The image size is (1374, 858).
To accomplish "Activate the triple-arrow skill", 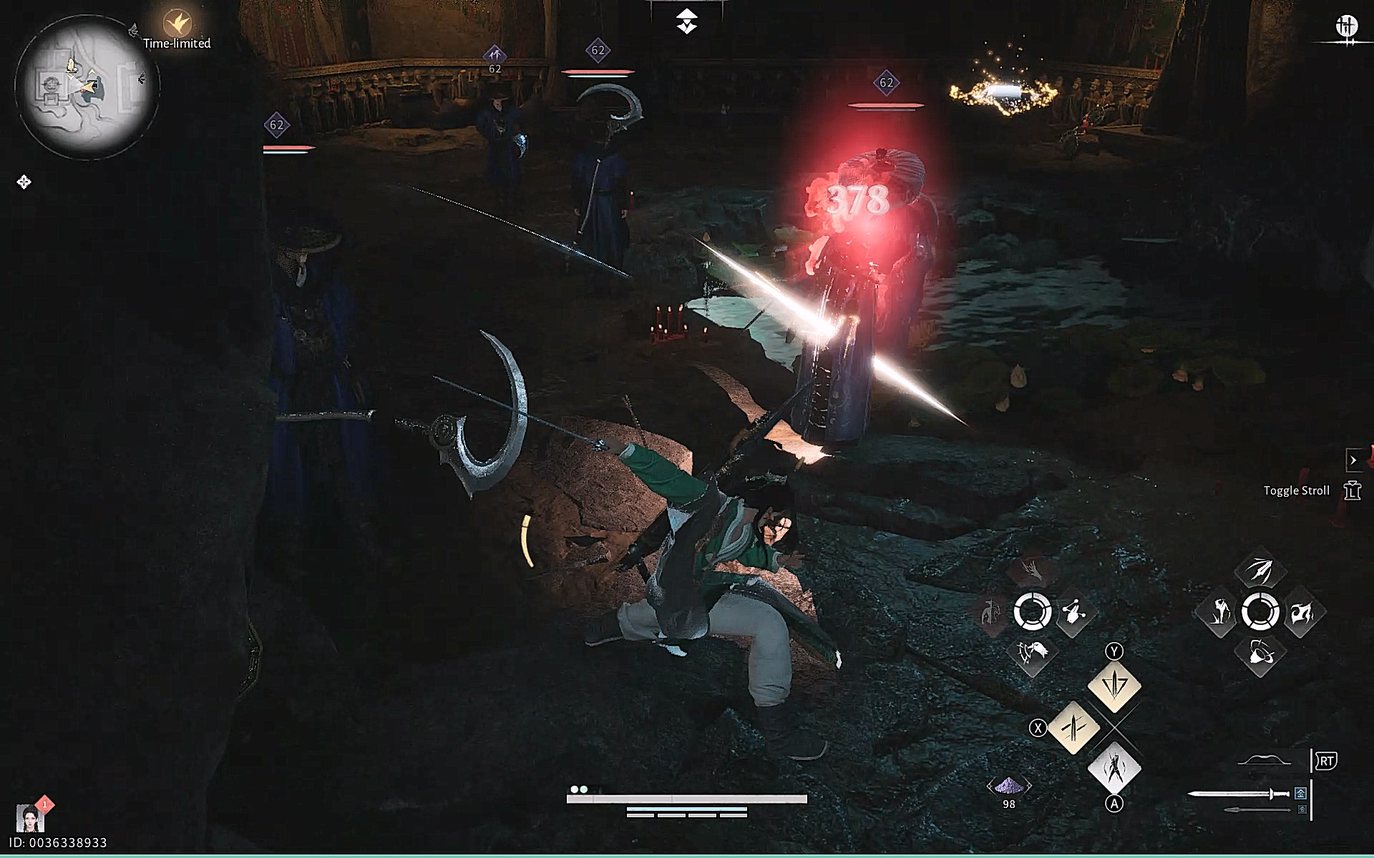I will (x=1260, y=572).
